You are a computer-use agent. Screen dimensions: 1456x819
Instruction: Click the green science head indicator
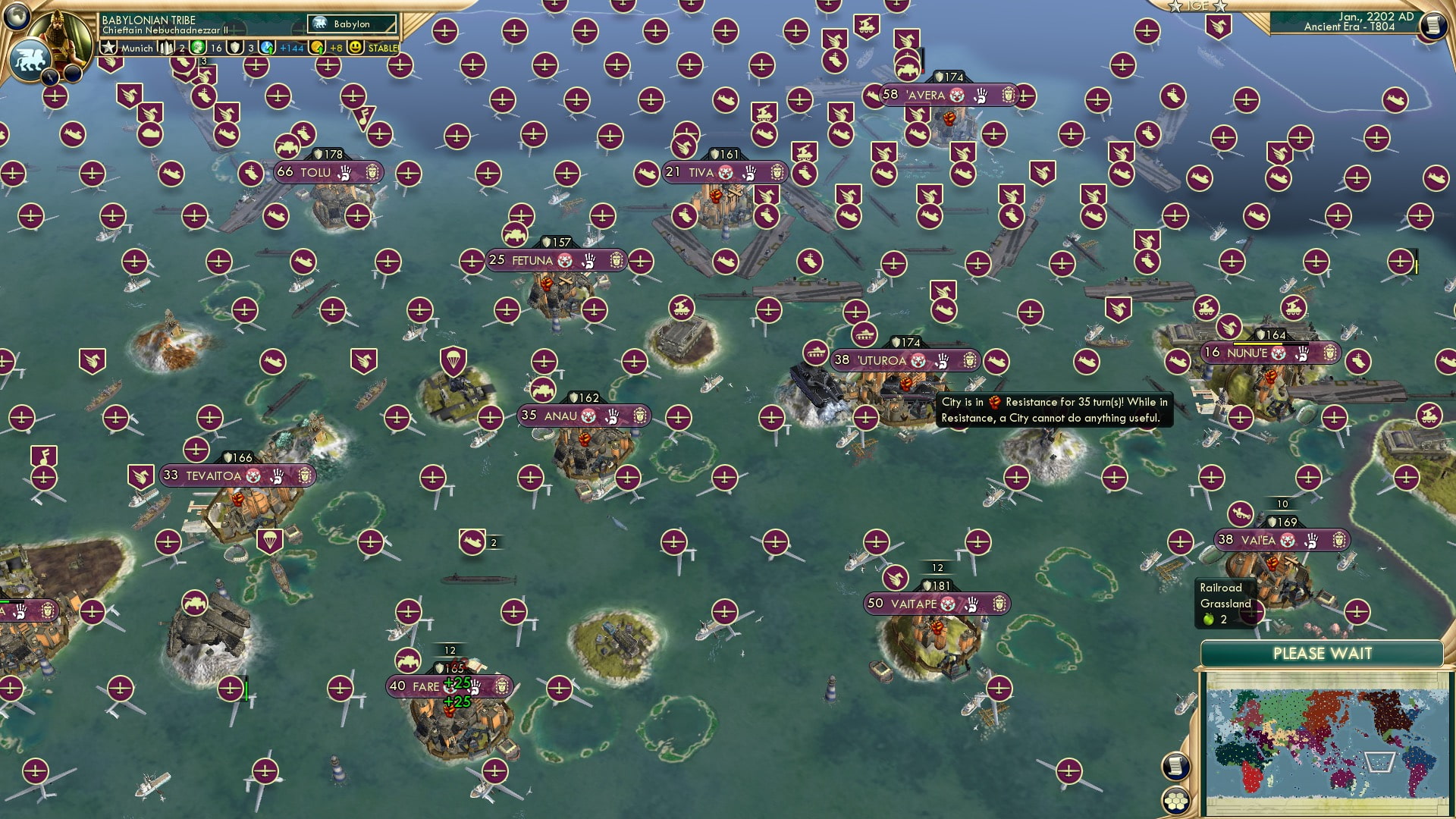click(x=196, y=48)
